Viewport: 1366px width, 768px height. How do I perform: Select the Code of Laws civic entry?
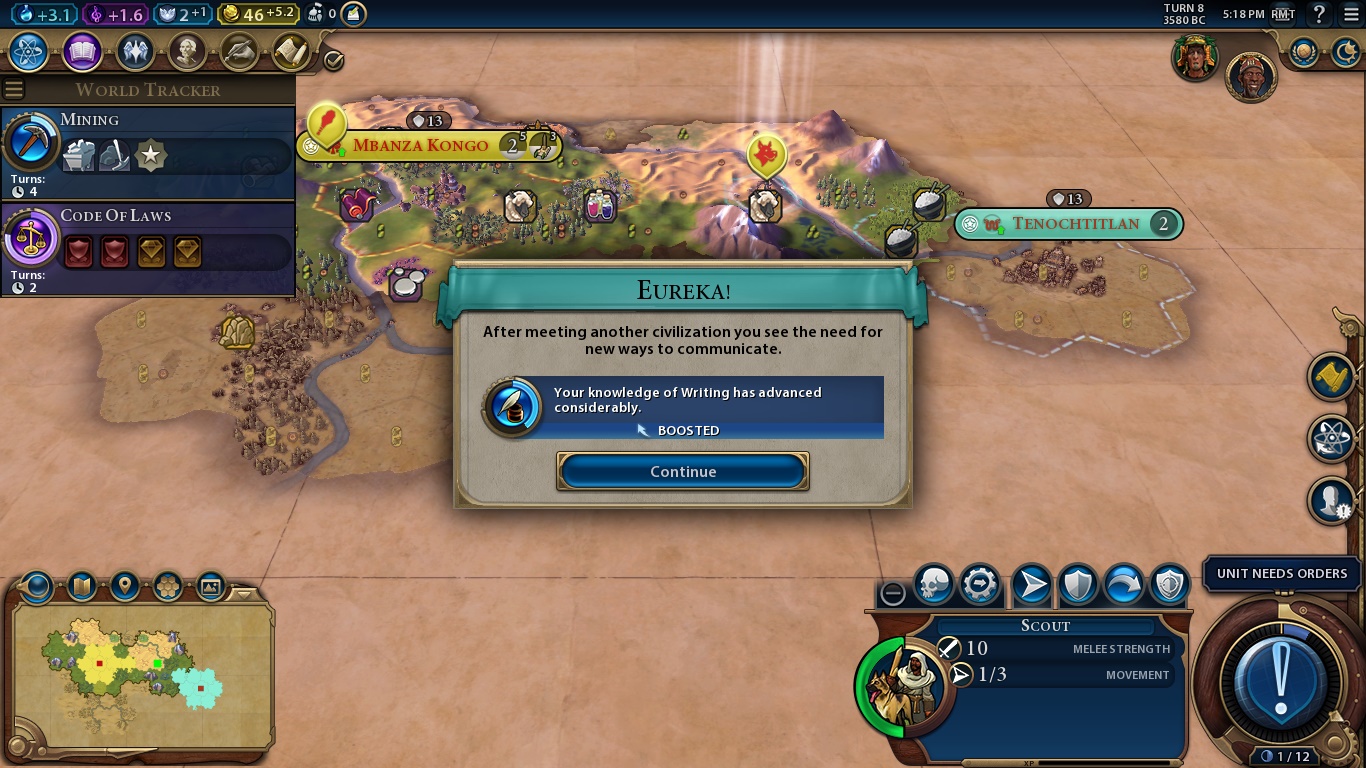tap(148, 249)
